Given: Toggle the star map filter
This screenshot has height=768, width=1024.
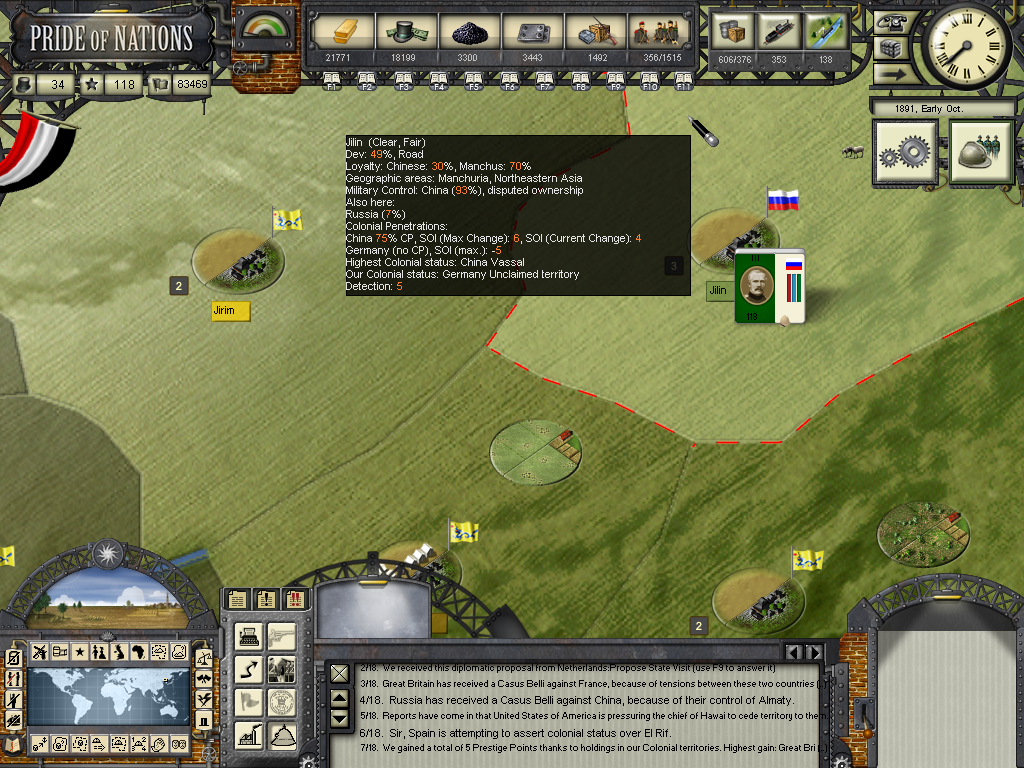Looking at the screenshot, I should tap(80, 653).
